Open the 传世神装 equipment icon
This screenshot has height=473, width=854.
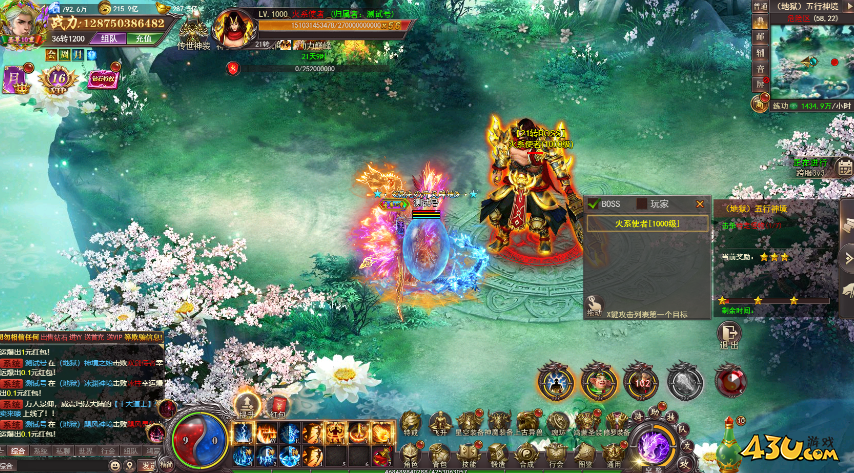click(196, 30)
